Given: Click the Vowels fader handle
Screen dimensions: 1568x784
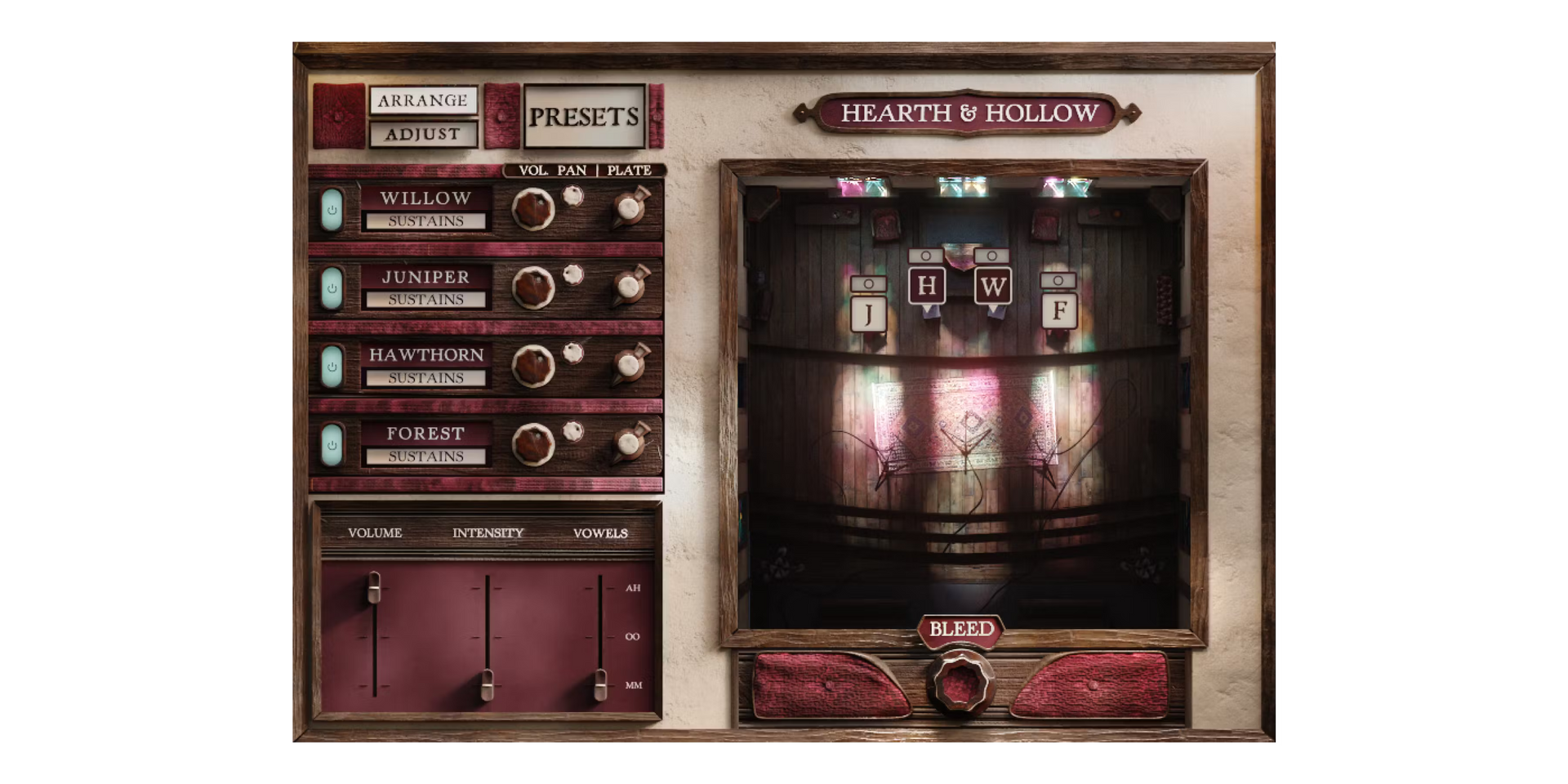Looking at the screenshot, I should click(600, 684).
